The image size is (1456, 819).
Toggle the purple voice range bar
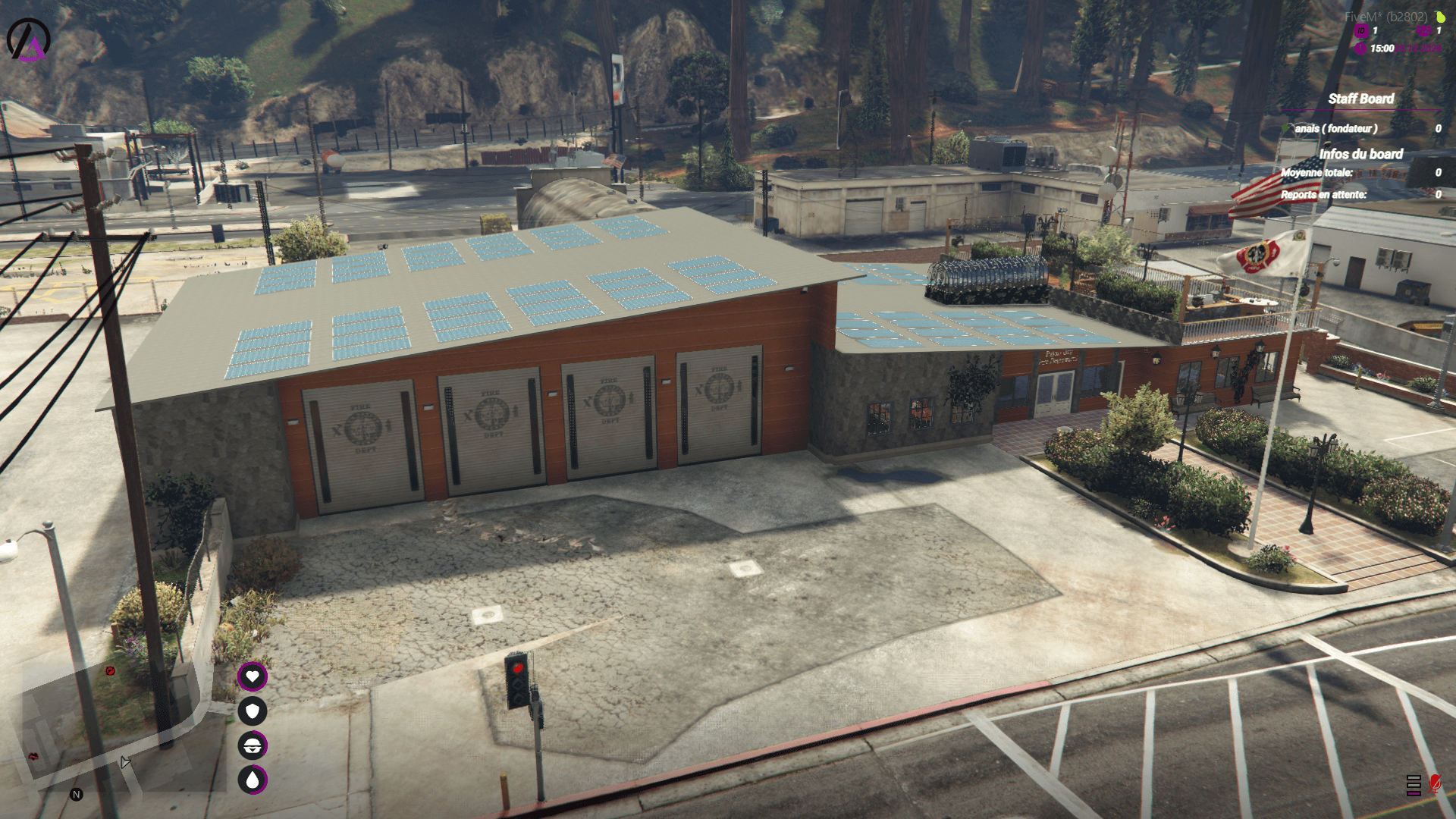click(1414, 793)
